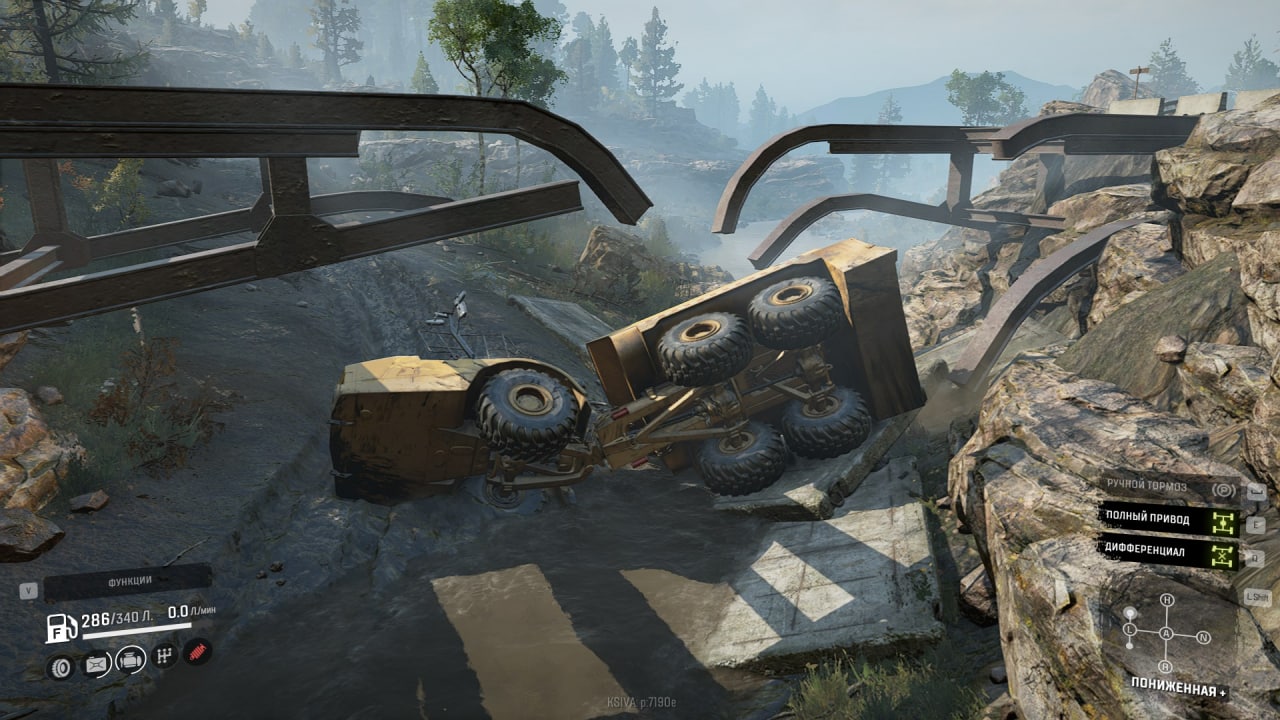
Task: Toggle Дифференциал lock
Action: coord(1169,553)
